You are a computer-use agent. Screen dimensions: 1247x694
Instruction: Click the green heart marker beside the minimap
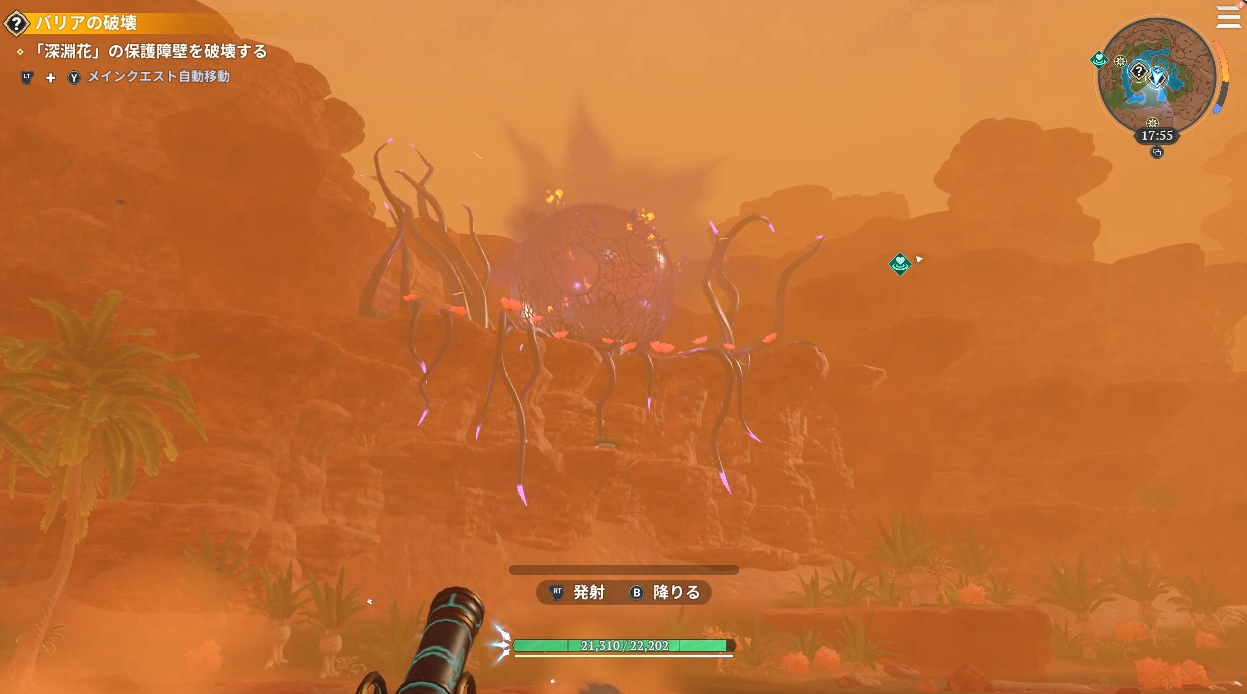(1098, 60)
